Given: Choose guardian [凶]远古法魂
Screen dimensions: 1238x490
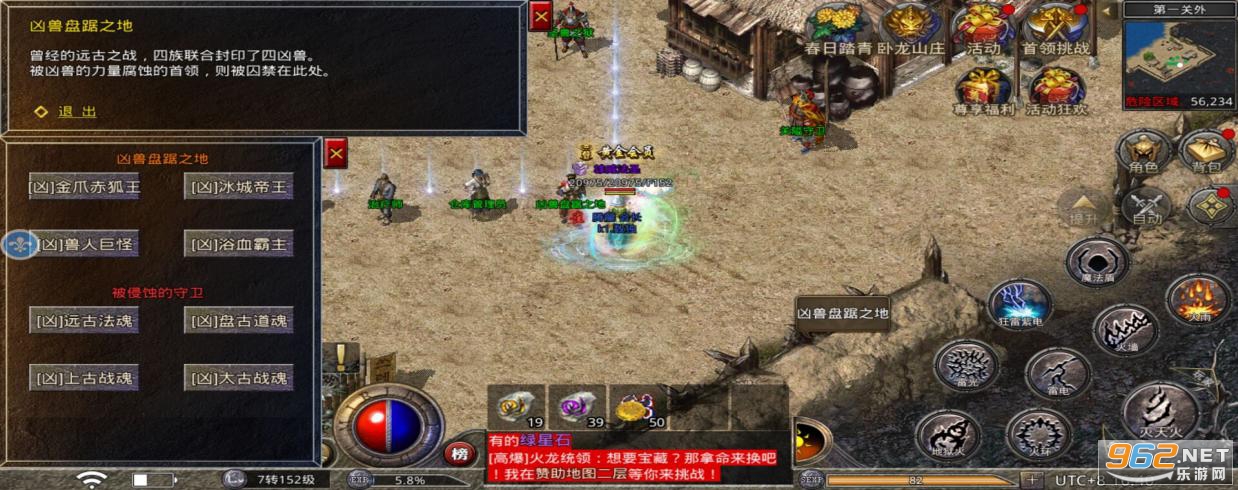Looking at the screenshot, I should [84, 321].
